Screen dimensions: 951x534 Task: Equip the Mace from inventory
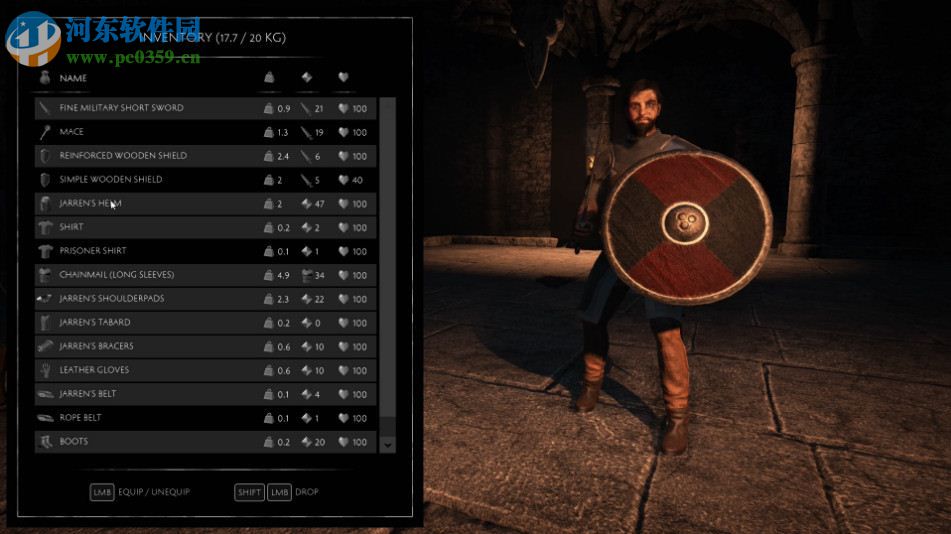tap(72, 132)
